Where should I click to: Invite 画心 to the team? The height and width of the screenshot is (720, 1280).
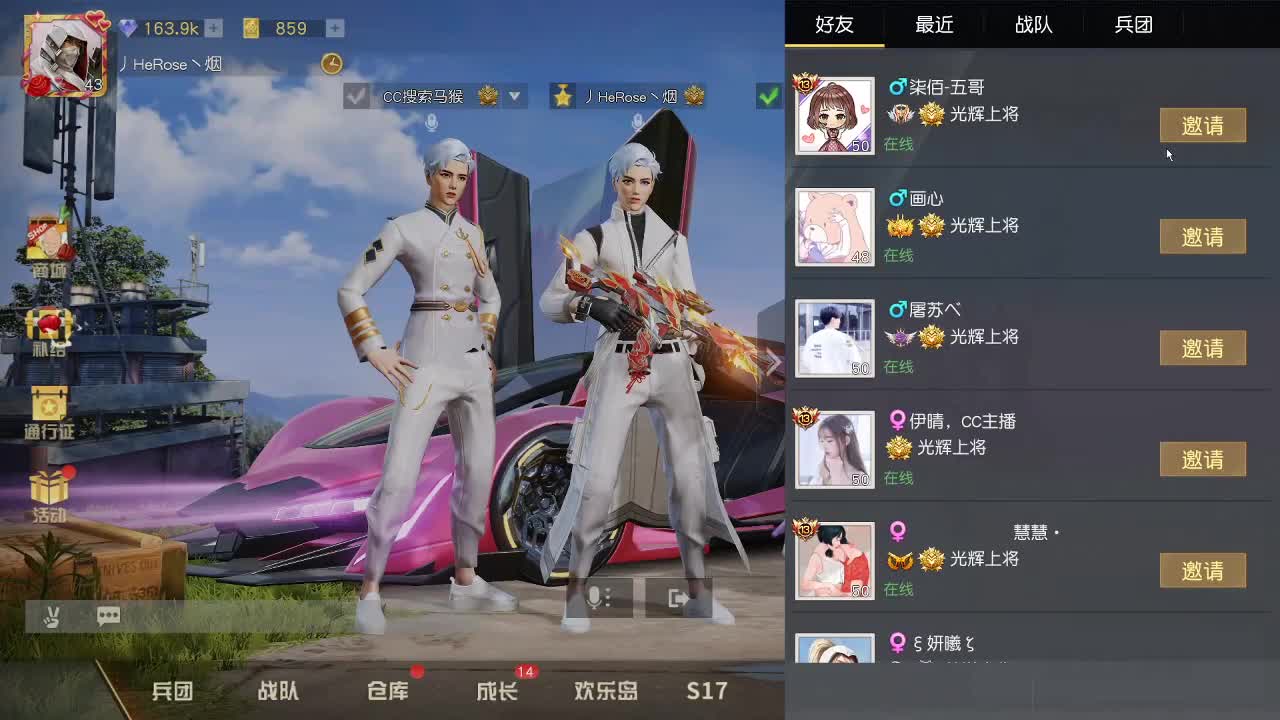coord(1202,236)
